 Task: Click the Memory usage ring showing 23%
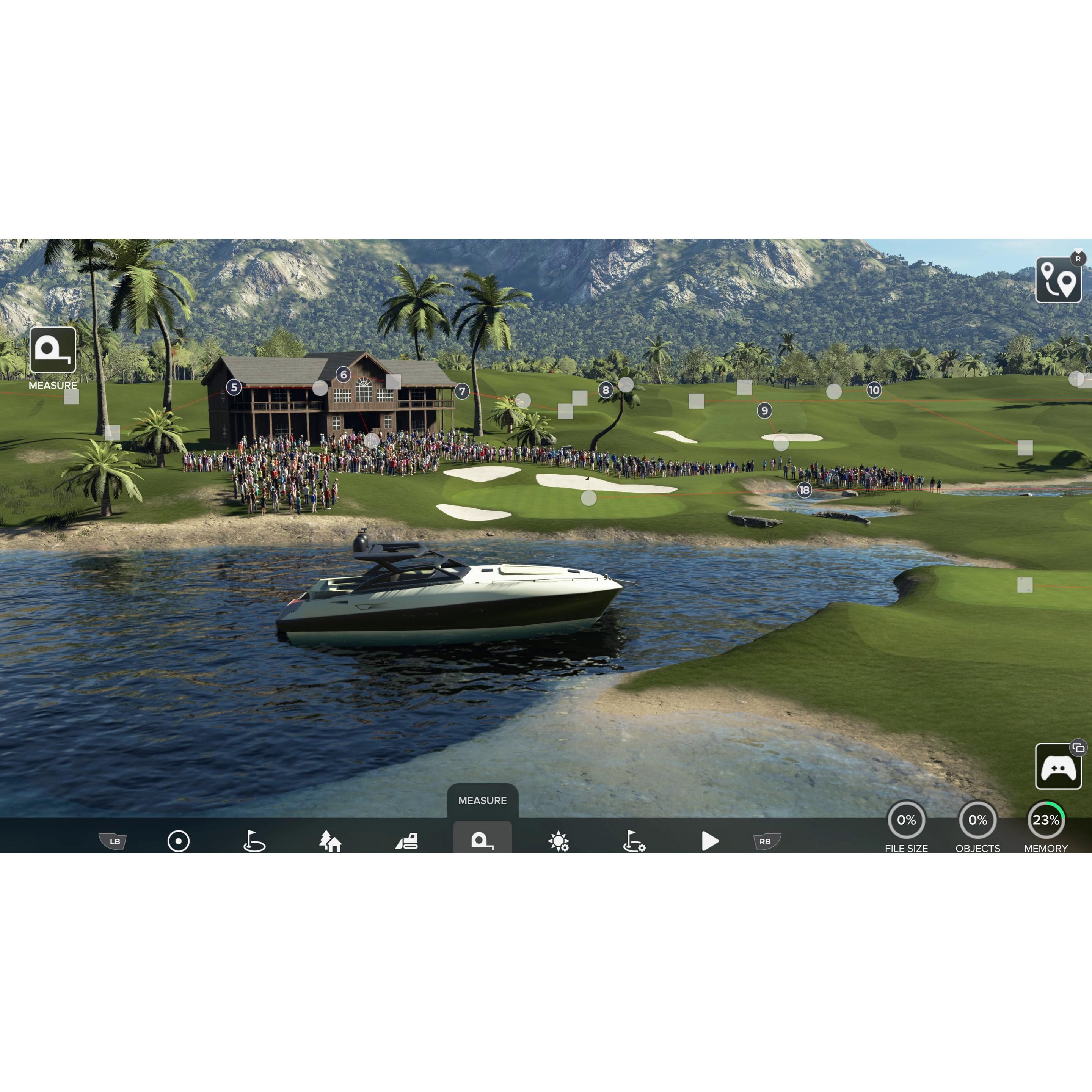click(1046, 819)
